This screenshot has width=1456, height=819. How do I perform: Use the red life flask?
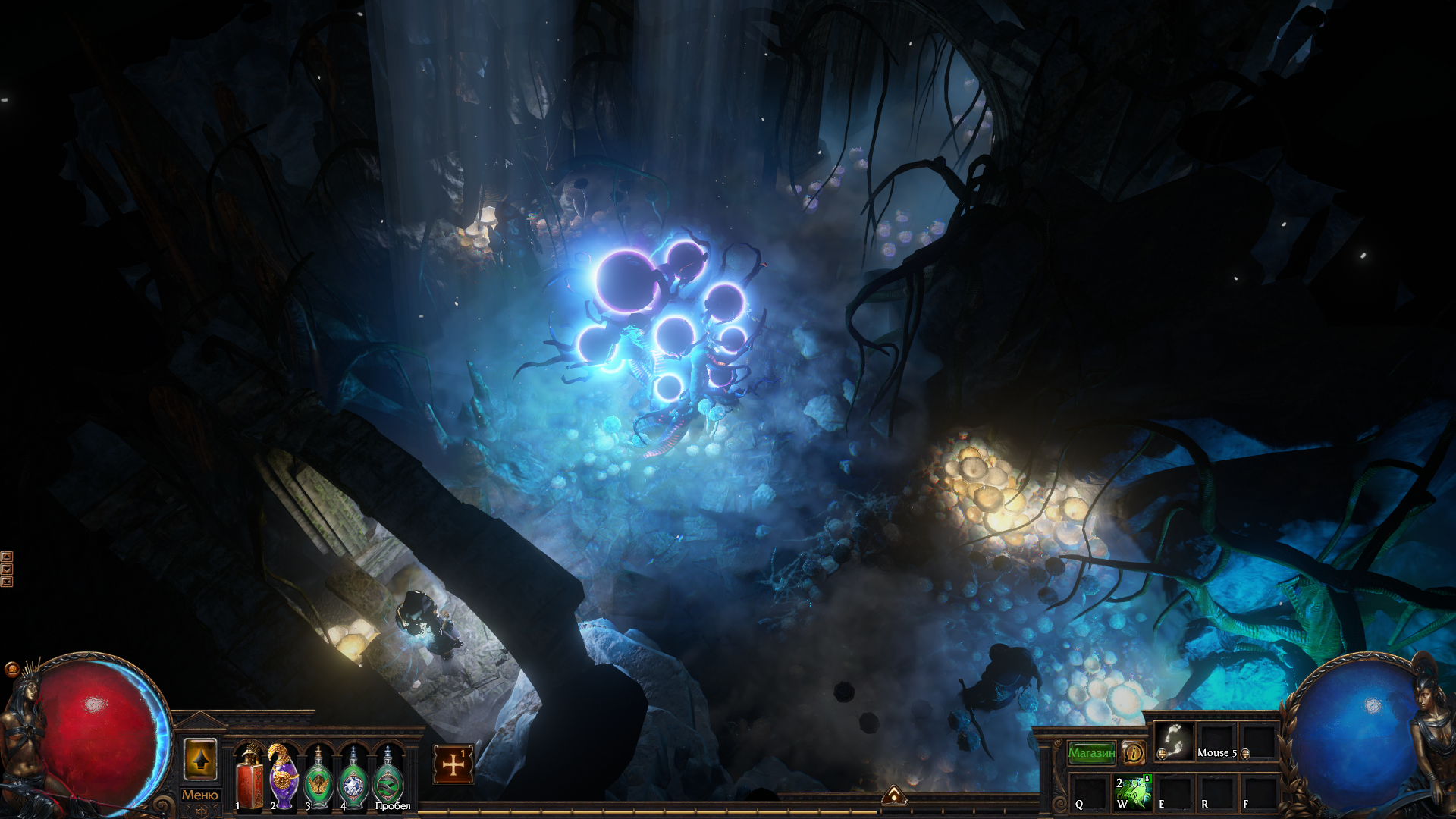pos(249,779)
